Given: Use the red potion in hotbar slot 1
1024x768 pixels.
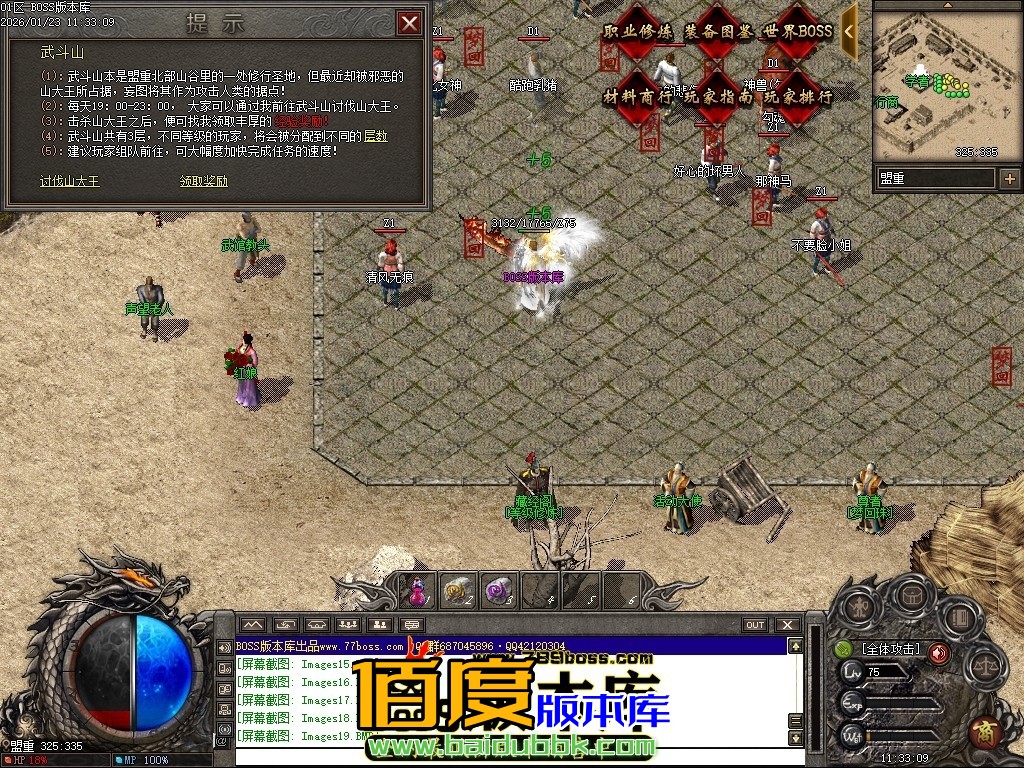Looking at the screenshot, I should (x=418, y=591).
